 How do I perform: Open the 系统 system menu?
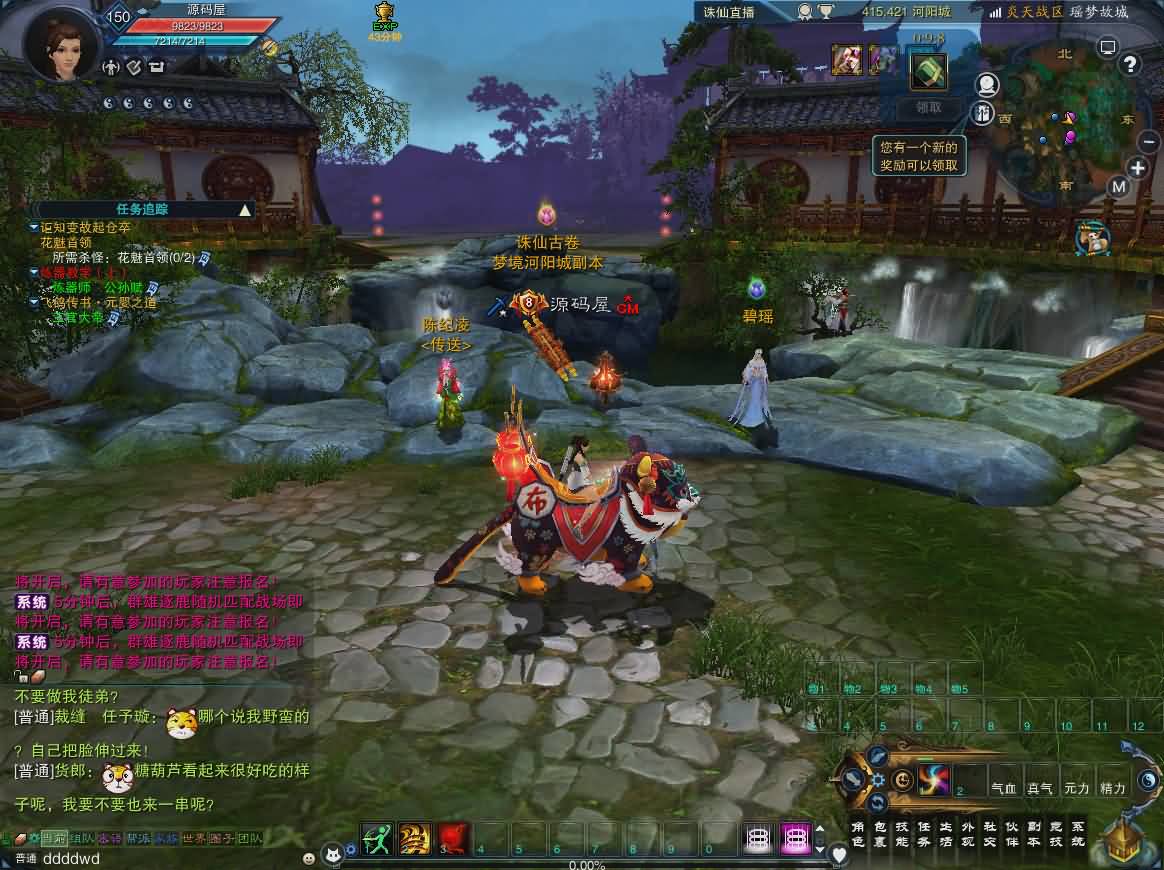[x=1078, y=834]
